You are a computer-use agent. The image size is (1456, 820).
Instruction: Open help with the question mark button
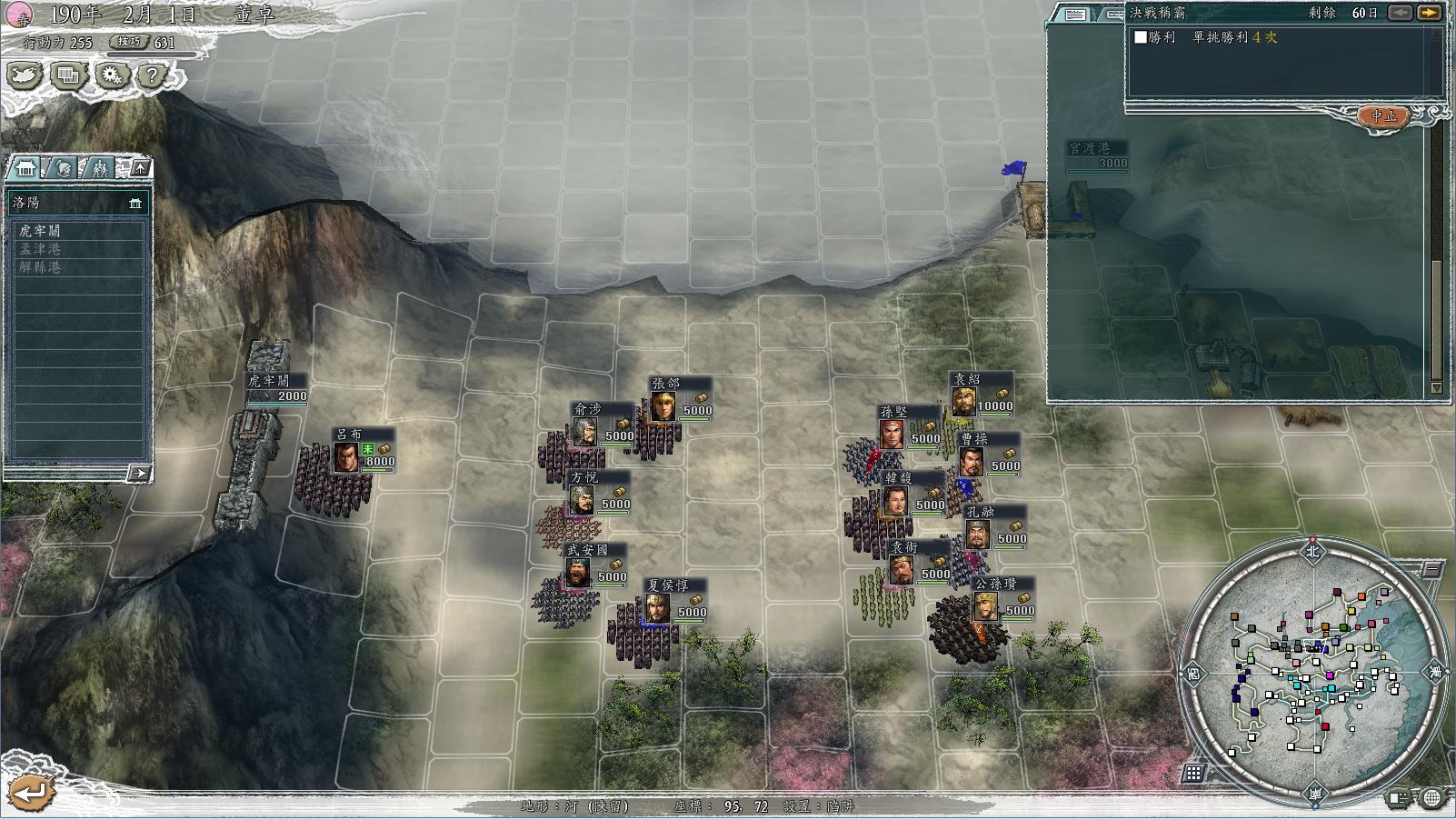pyautogui.click(x=152, y=75)
